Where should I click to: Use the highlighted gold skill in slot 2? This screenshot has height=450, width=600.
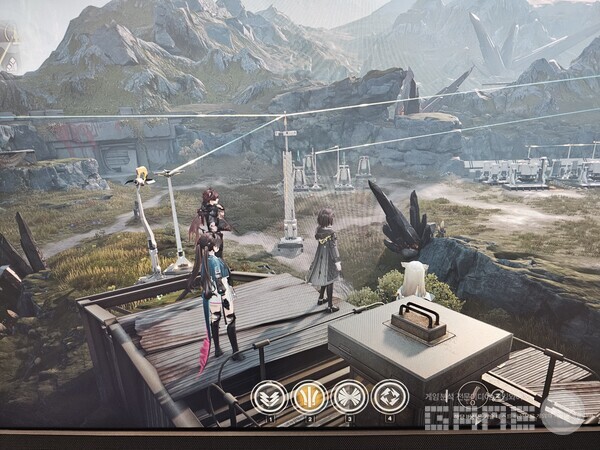point(309,397)
